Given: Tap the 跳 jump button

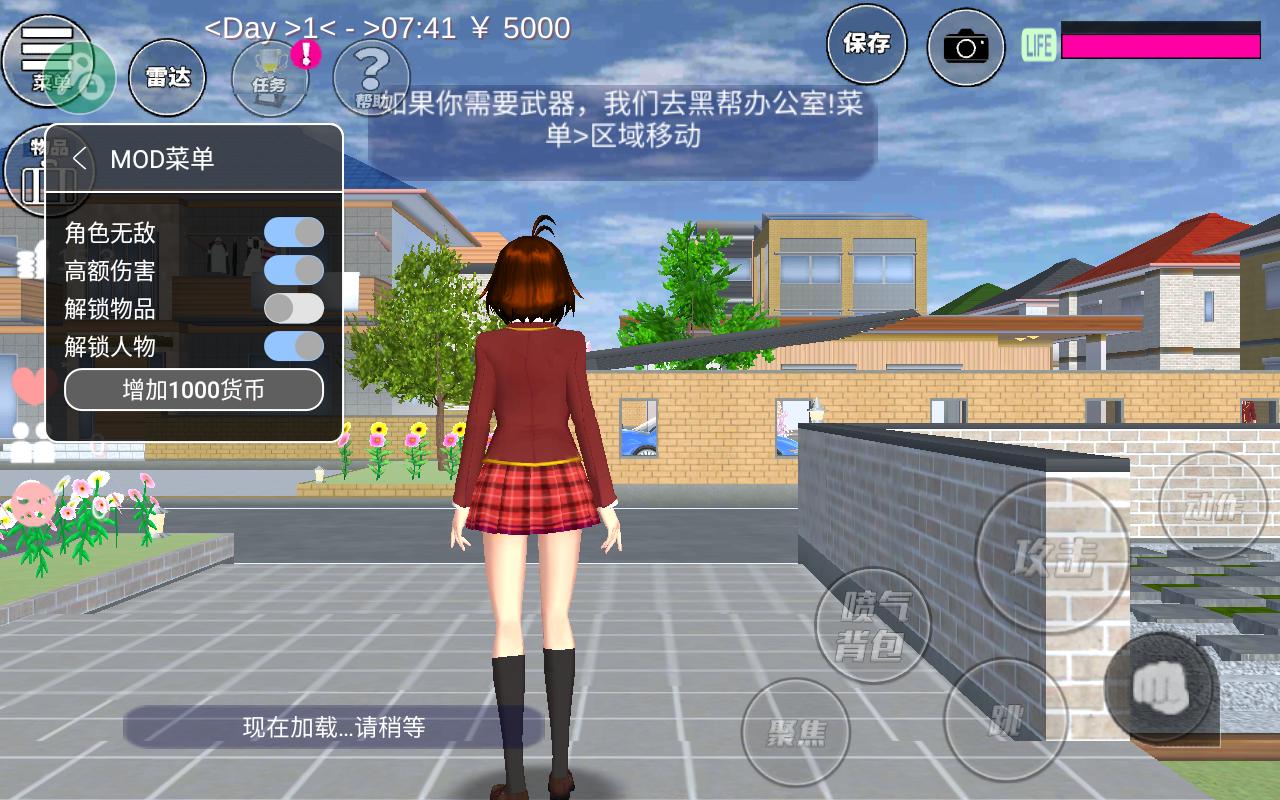Looking at the screenshot, I should [x=1004, y=718].
